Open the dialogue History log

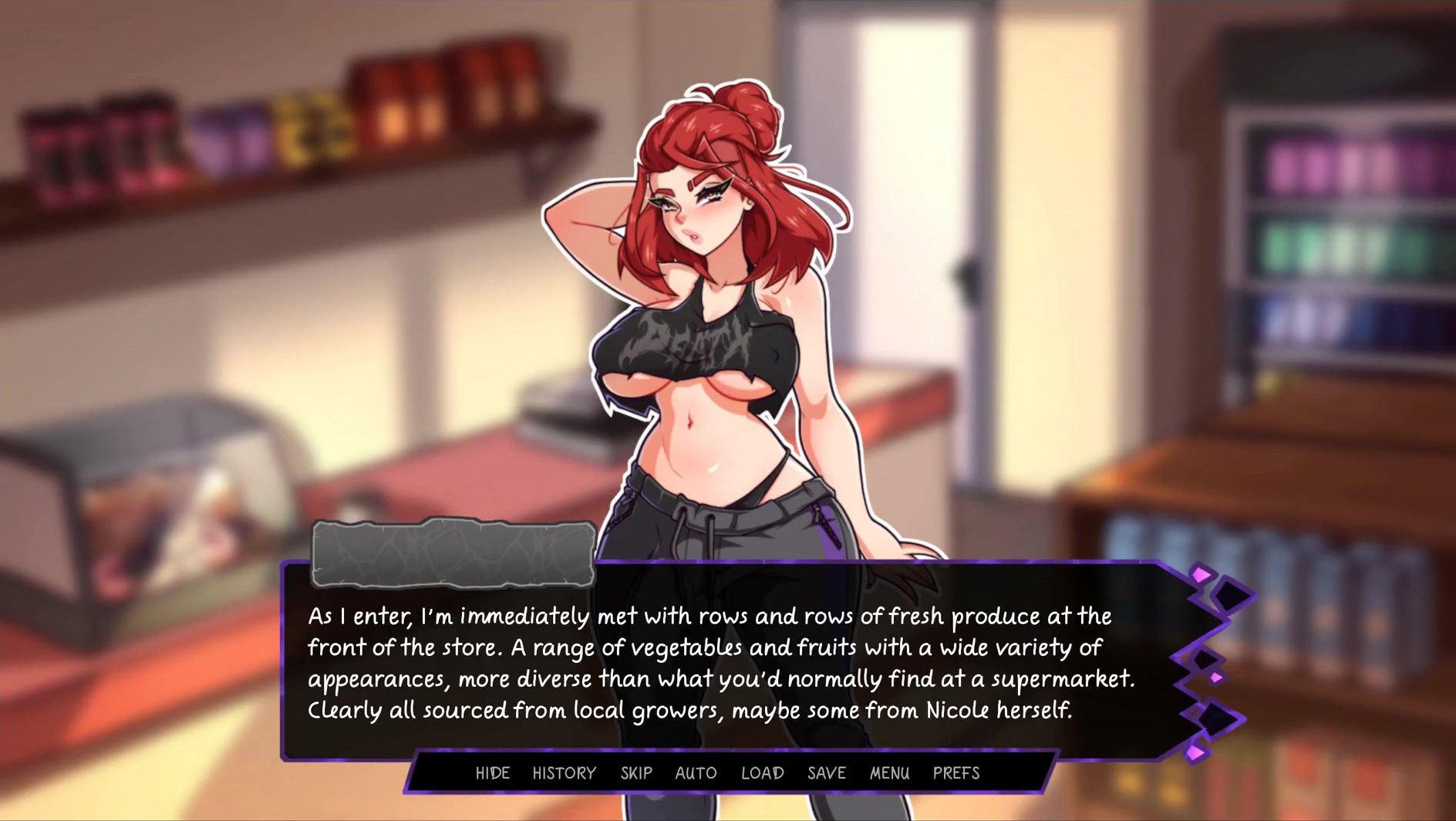pos(564,772)
